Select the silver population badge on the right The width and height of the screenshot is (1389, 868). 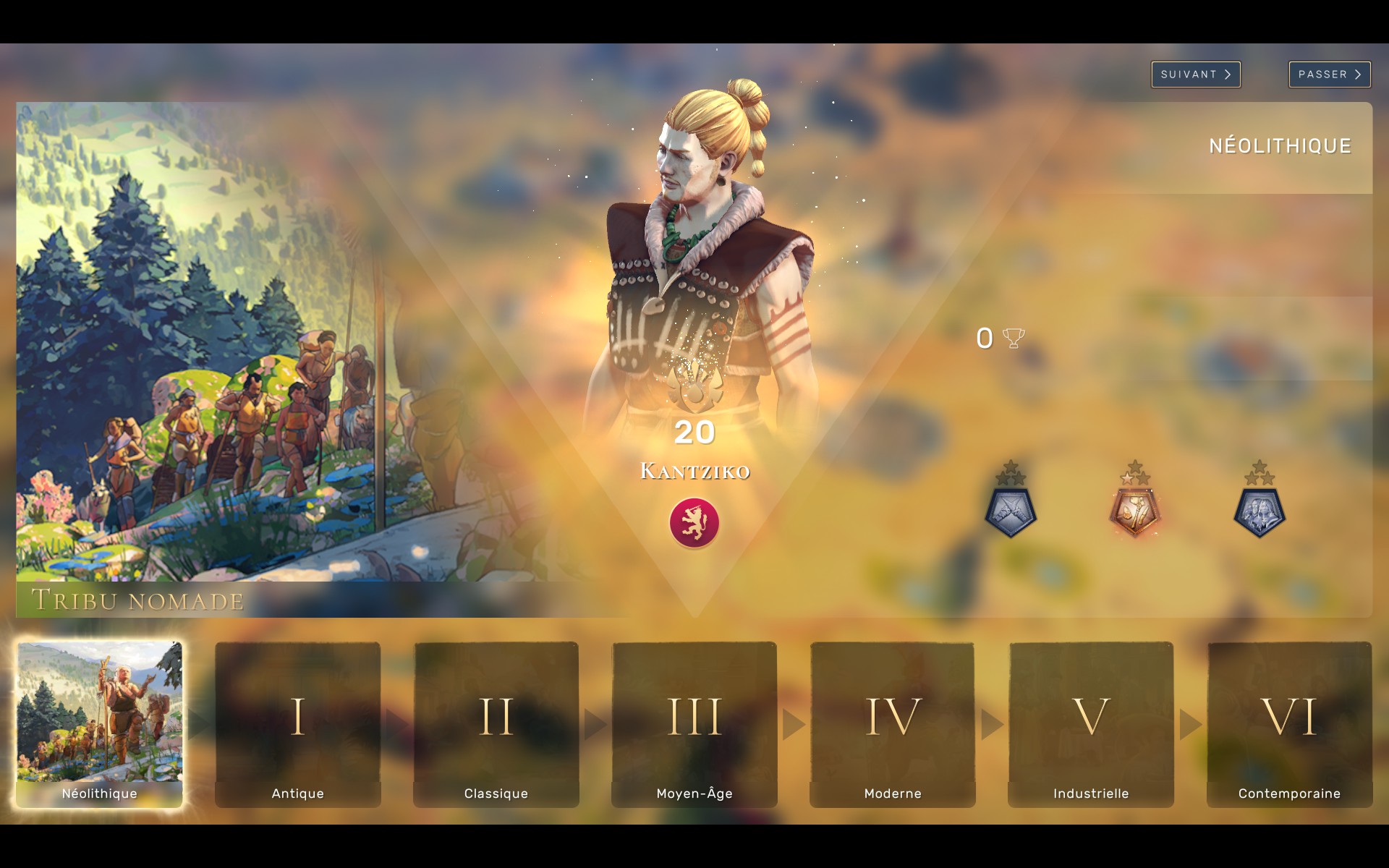[1259, 511]
